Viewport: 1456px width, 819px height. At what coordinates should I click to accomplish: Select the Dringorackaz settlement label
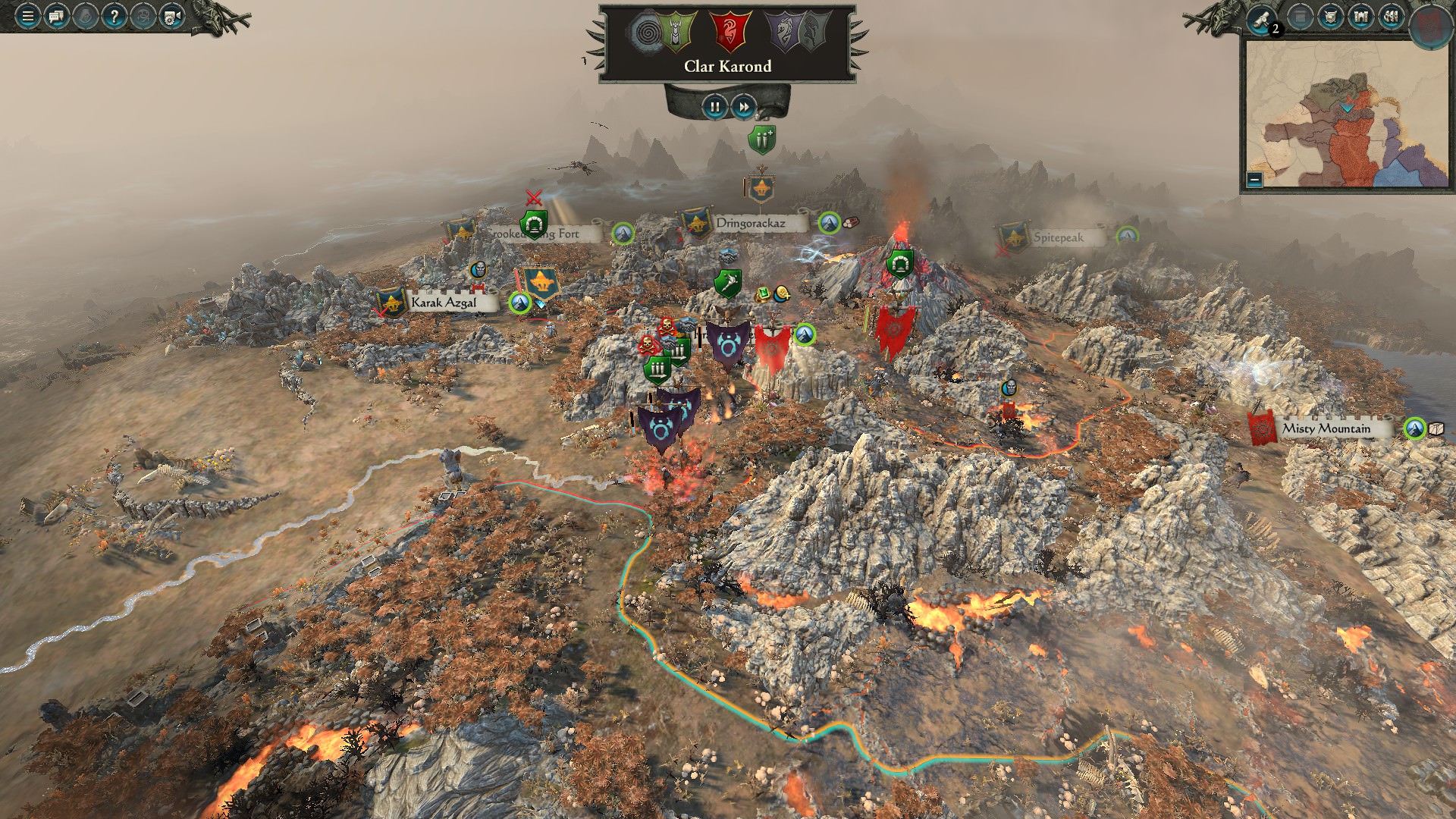click(x=750, y=223)
